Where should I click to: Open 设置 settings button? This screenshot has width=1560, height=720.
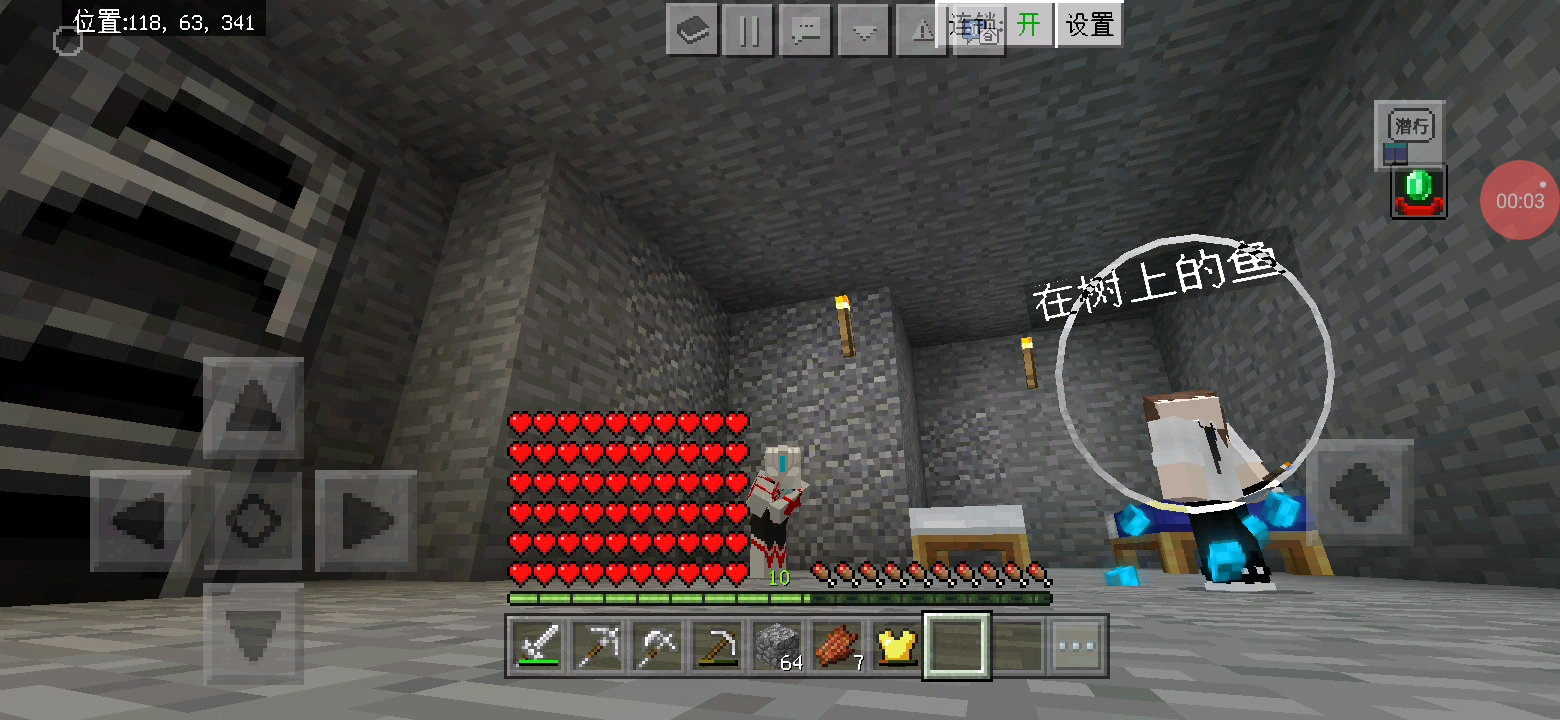pyautogui.click(x=1089, y=25)
